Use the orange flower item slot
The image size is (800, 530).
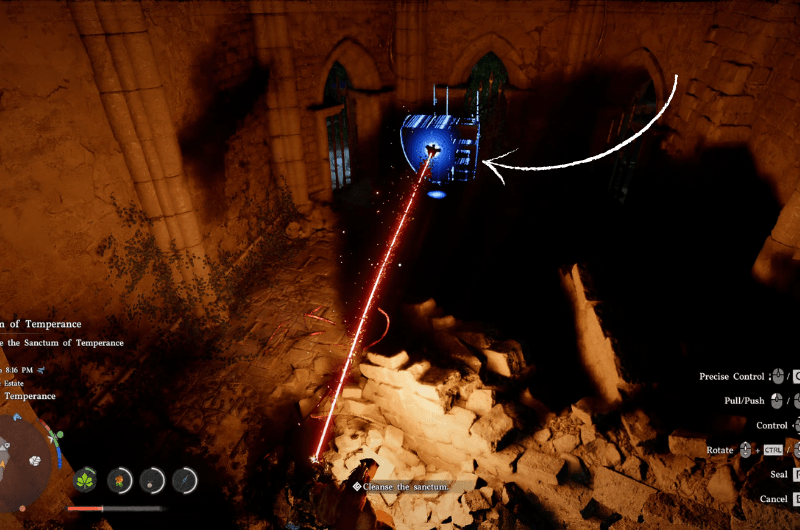tap(119, 481)
